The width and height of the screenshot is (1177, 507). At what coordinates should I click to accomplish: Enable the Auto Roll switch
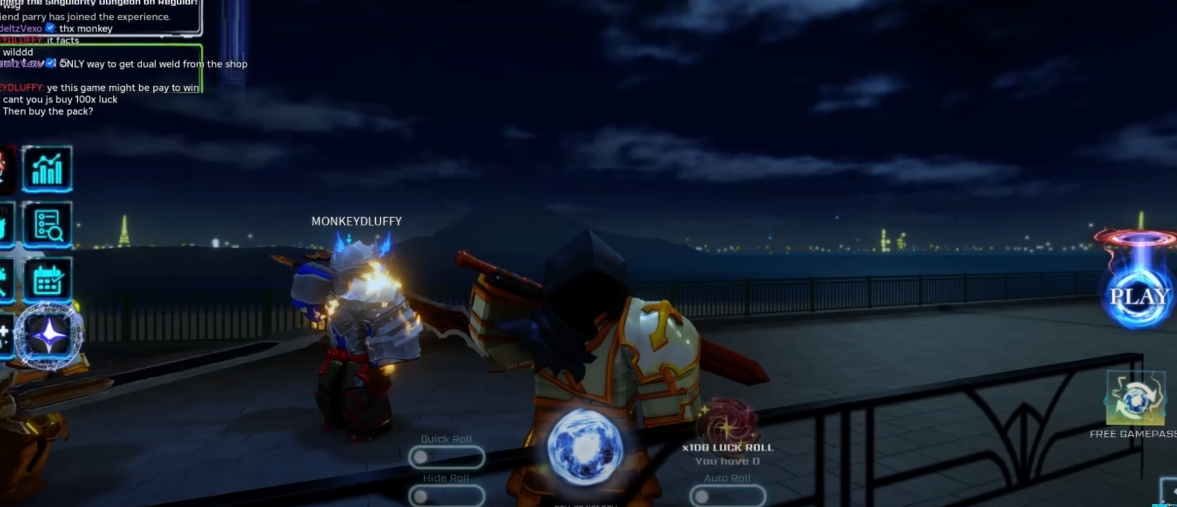727,495
